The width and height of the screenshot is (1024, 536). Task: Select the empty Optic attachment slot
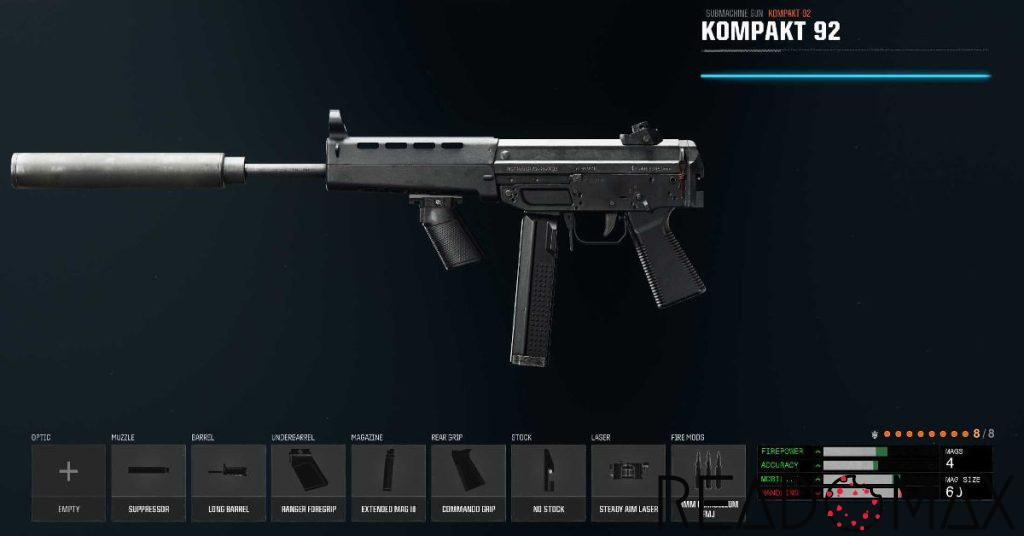coord(68,482)
